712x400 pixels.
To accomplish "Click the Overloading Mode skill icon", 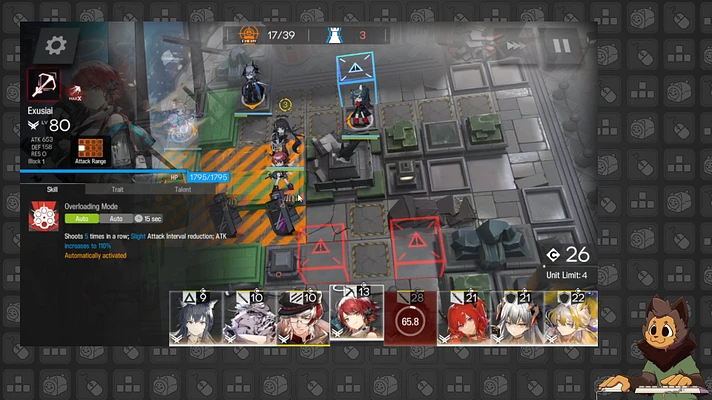I will [x=44, y=216].
